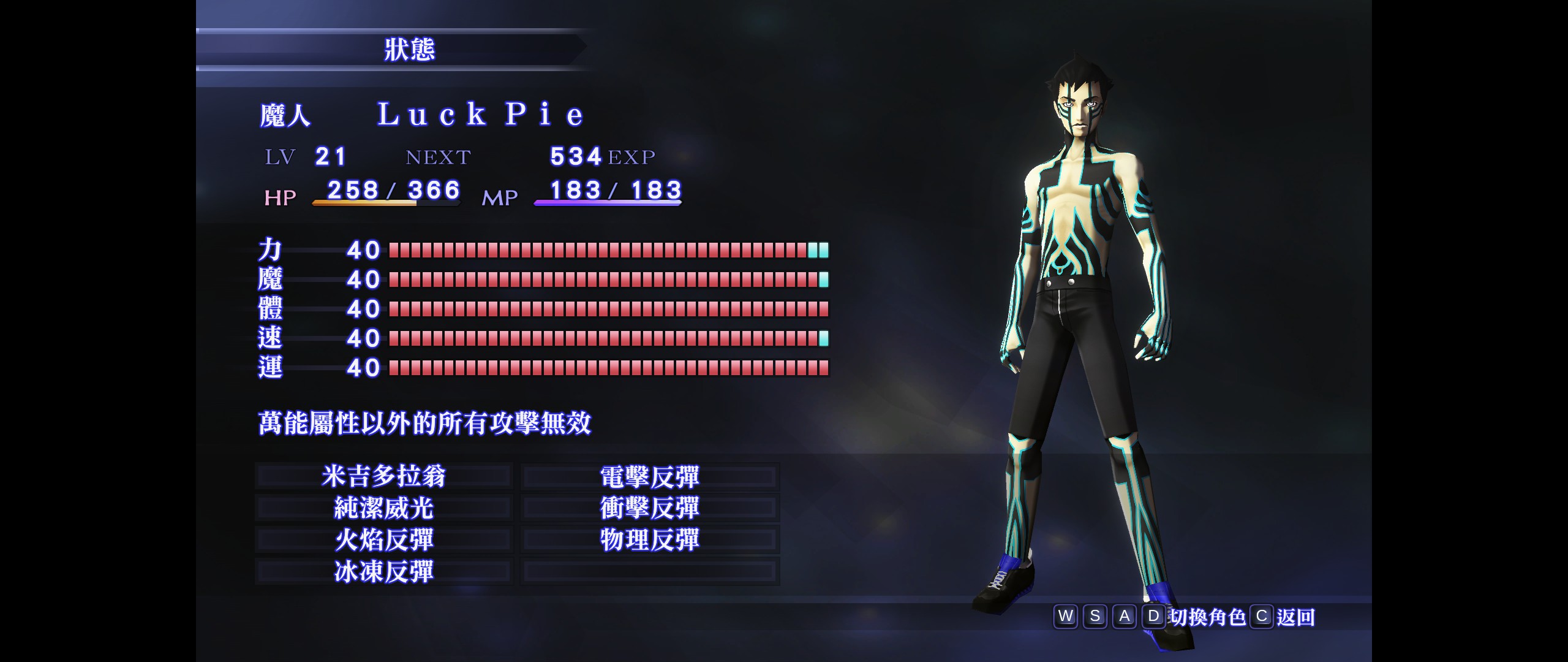Select the 冰凍反彈 skill entry
The width and height of the screenshot is (1568, 662).
point(384,572)
